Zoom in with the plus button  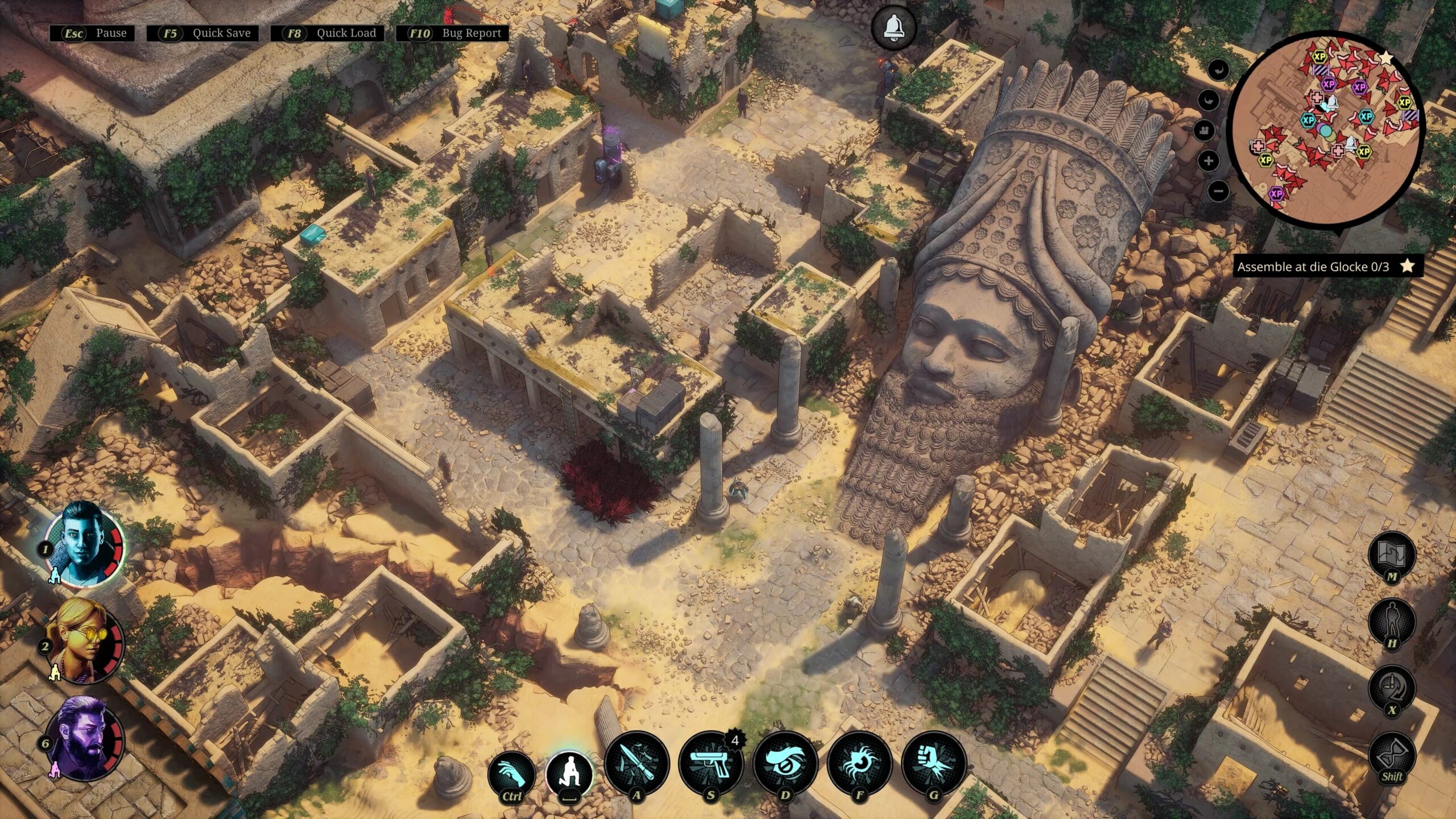coord(1208,161)
